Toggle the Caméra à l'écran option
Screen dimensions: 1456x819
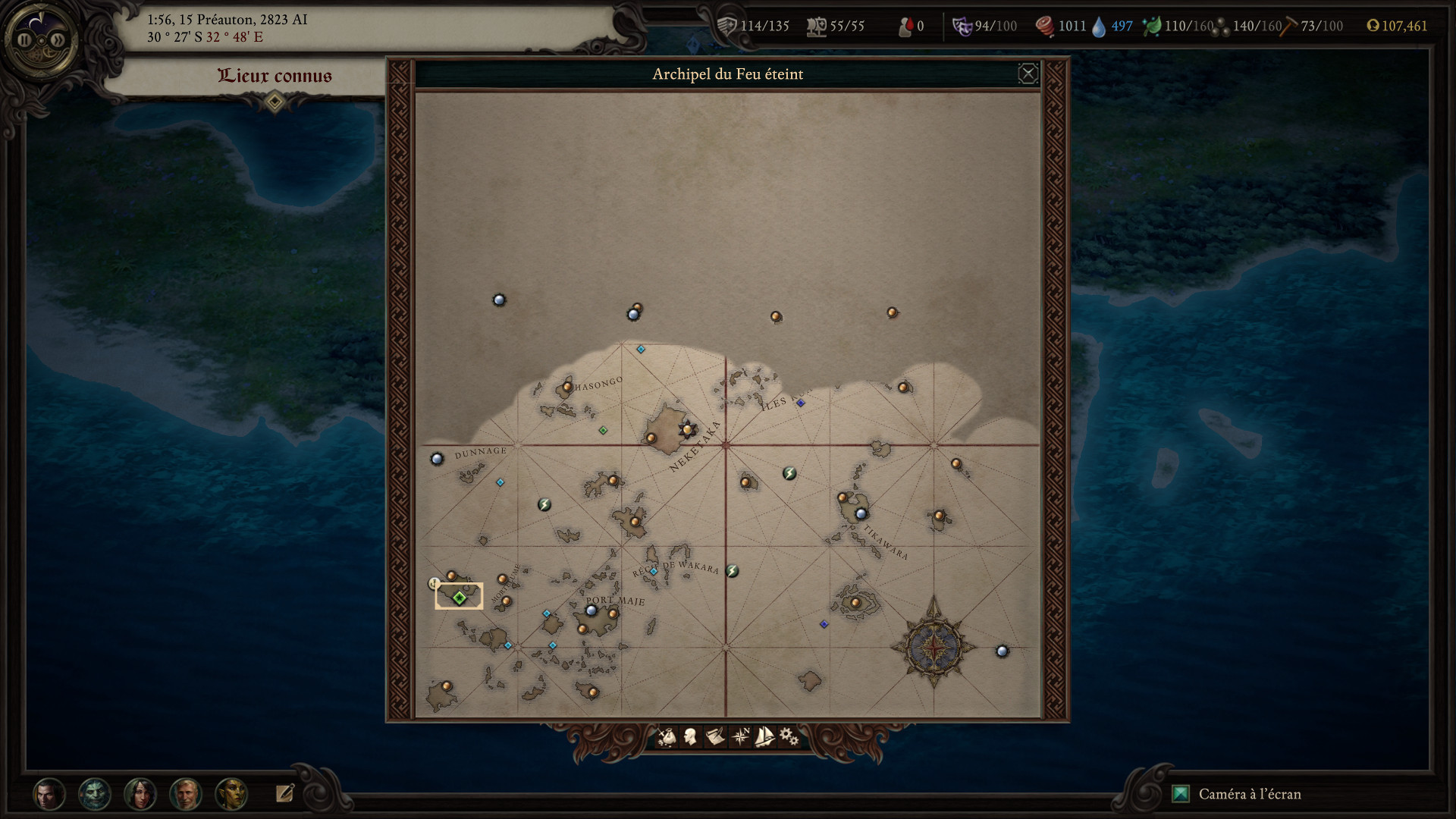1180,795
